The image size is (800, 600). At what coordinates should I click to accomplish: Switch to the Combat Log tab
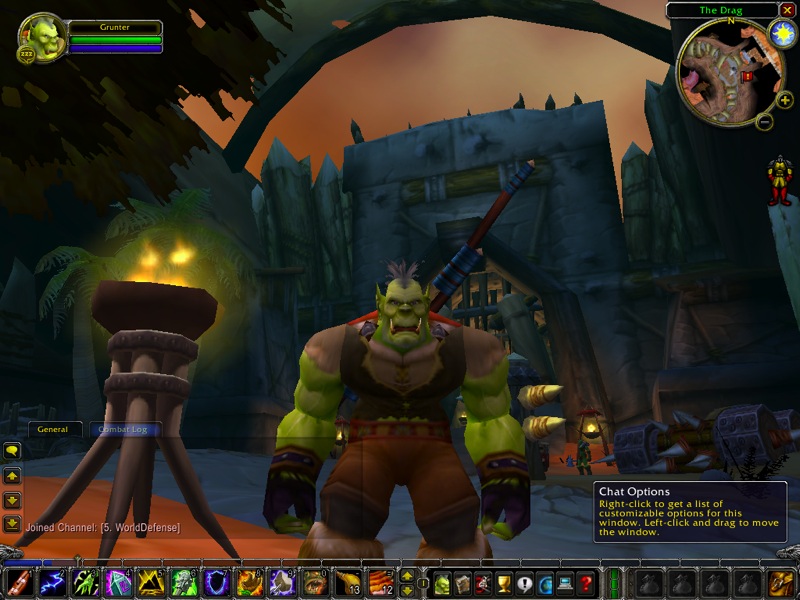point(125,429)
